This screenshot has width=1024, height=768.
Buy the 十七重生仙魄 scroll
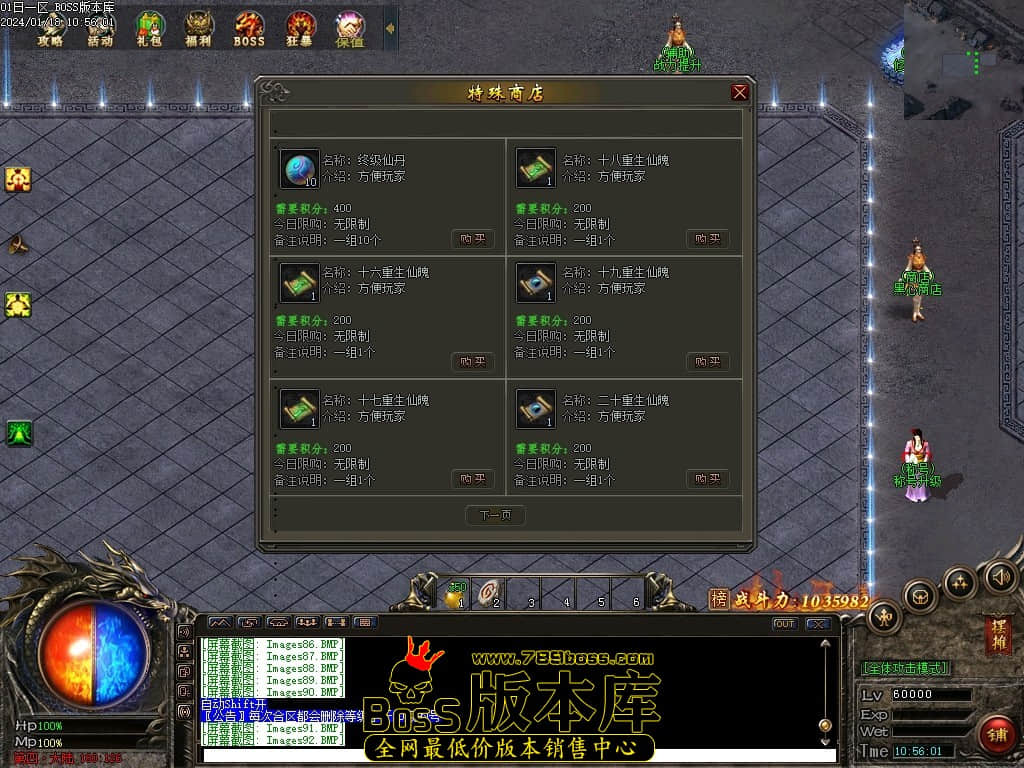coord(472,479)
